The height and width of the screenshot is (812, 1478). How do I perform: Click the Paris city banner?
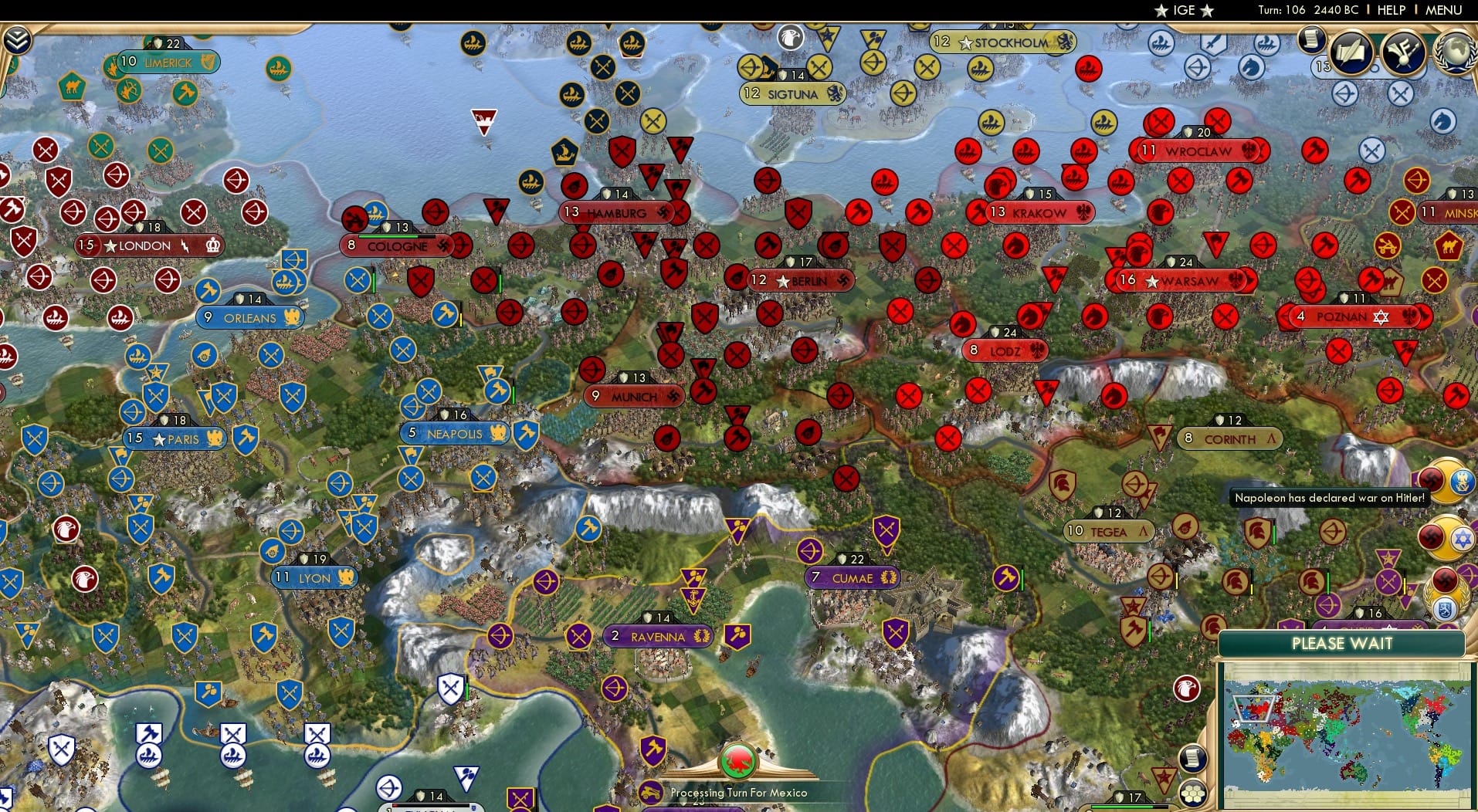click(173, 438)
